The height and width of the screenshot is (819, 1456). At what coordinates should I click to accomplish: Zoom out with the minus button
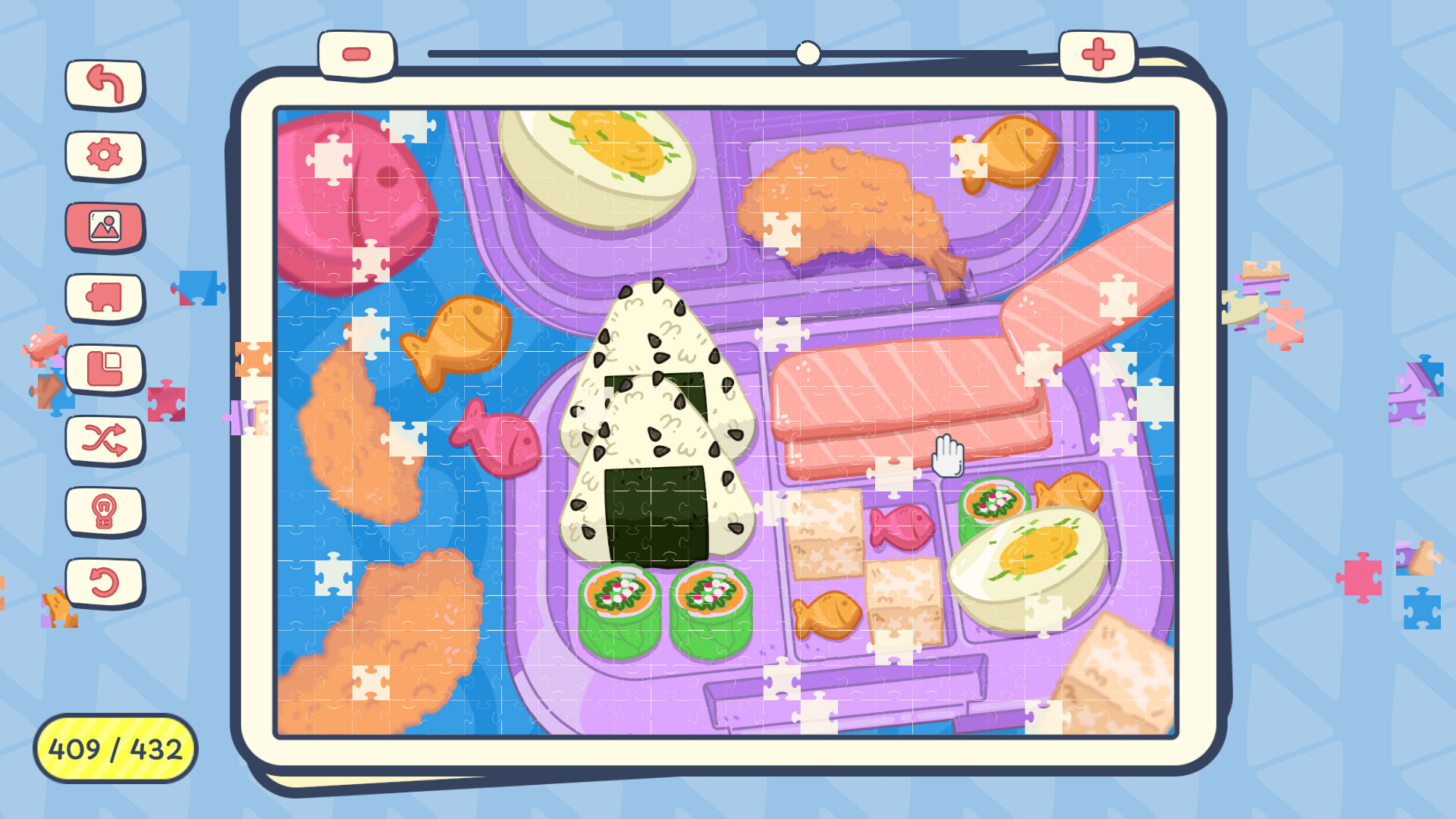356,53
